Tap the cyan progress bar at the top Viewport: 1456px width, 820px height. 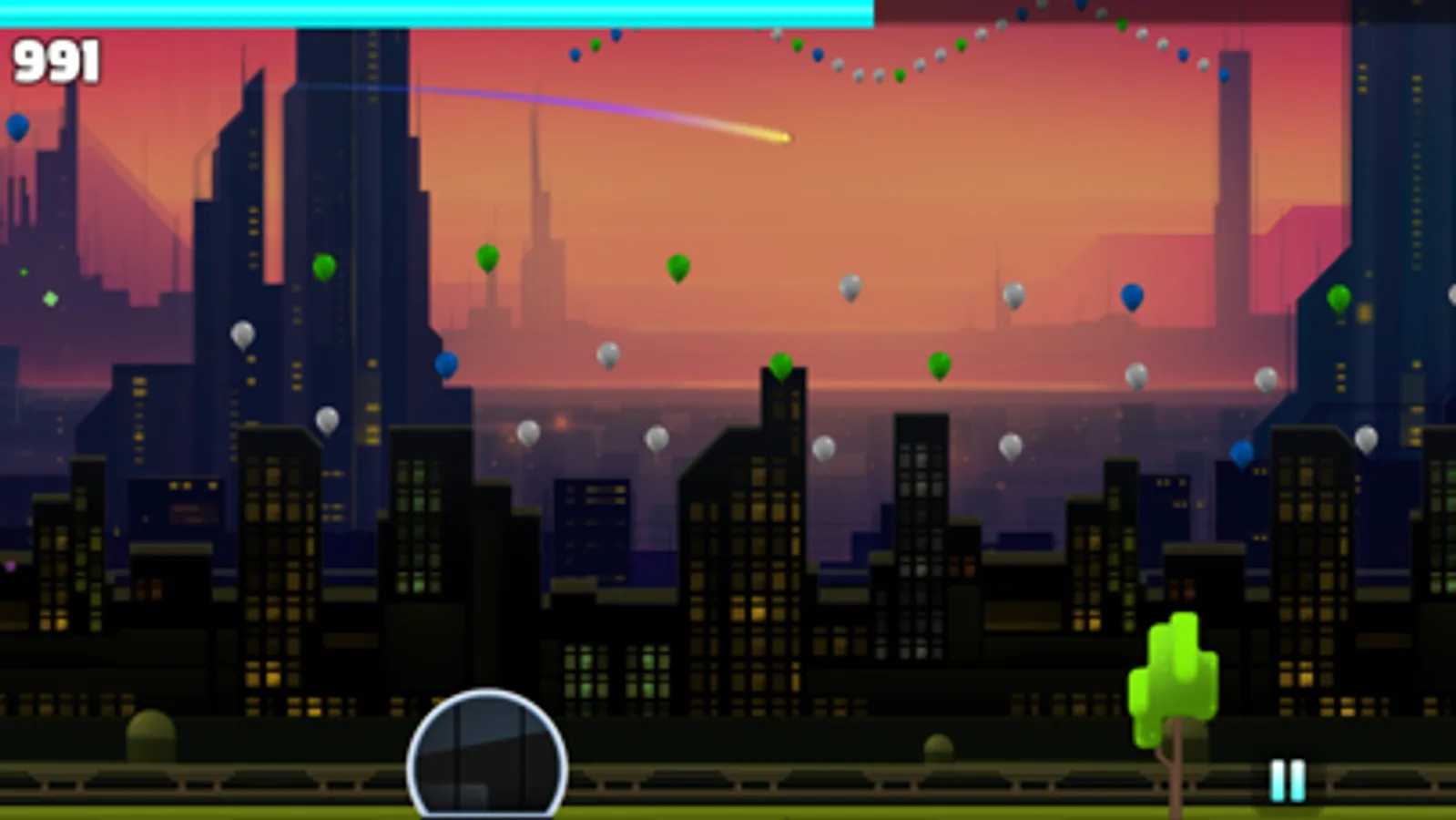pos(437,13)
